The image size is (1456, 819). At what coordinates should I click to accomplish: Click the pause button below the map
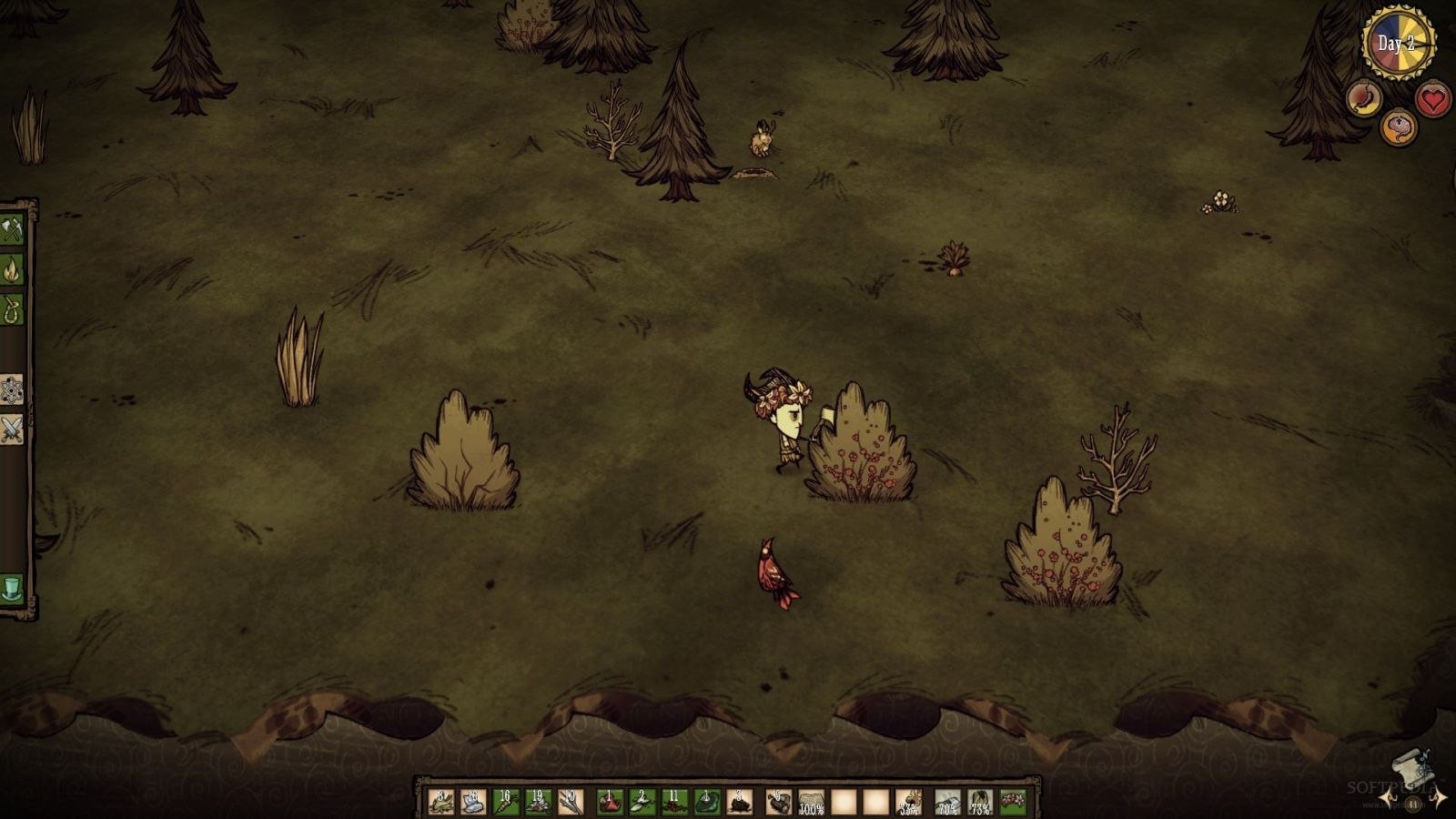(1413, 804)
